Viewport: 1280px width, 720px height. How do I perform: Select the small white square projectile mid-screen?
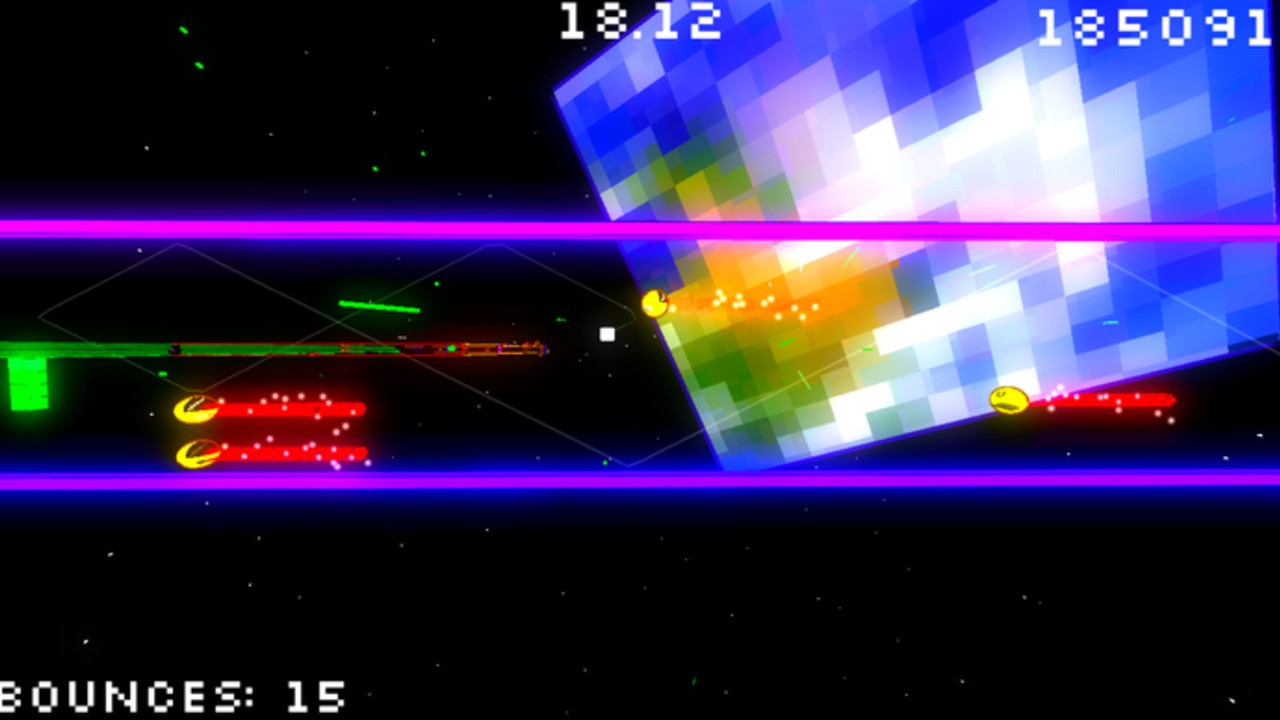tap(606, 334)
